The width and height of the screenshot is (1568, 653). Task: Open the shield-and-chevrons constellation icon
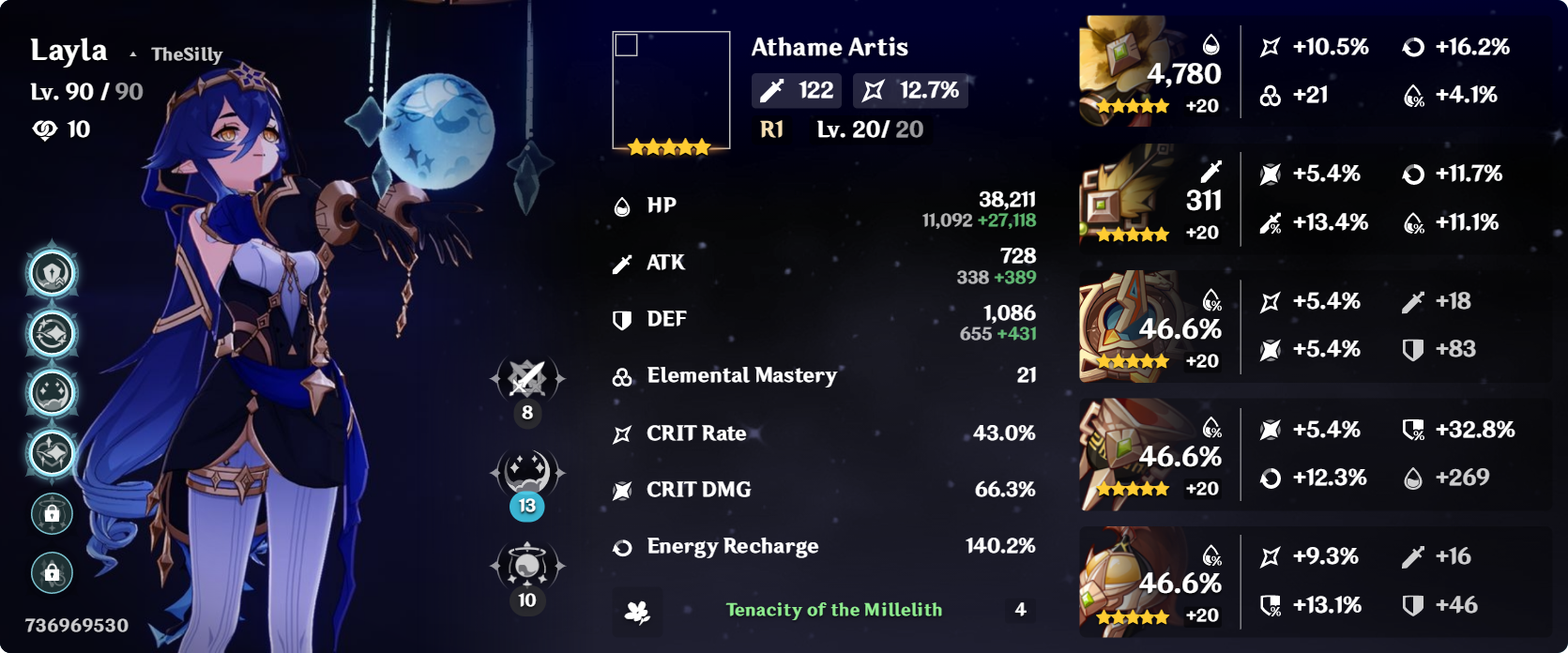click(53, 274)
